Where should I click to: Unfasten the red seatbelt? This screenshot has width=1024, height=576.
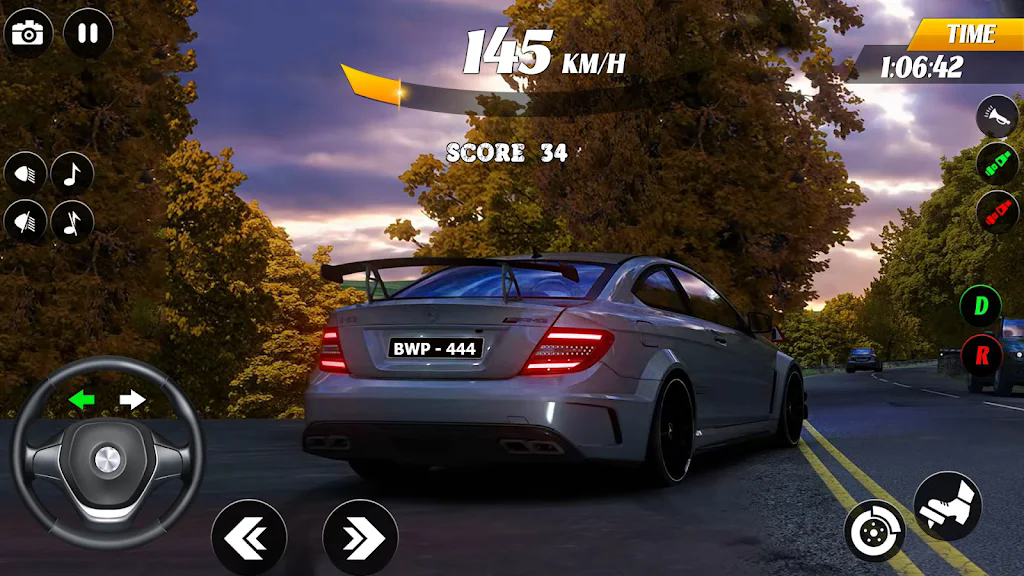click(996, 211)
